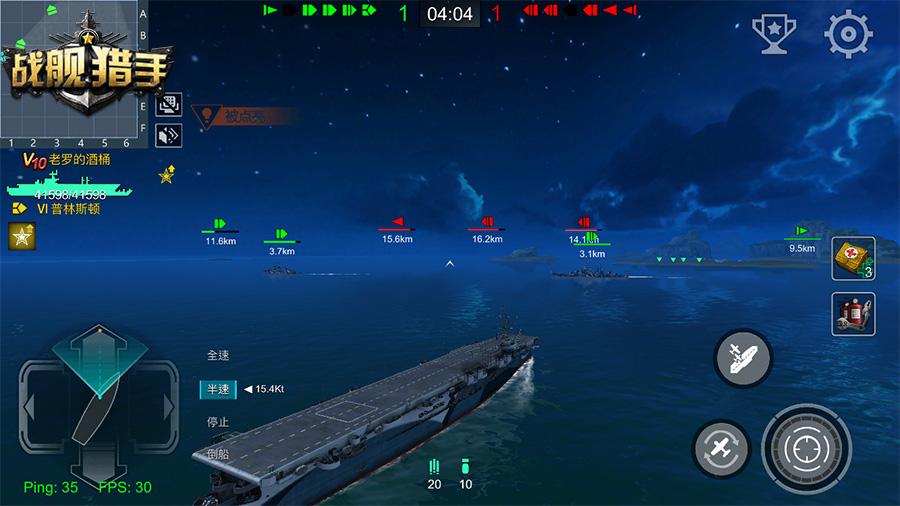Use the medical kit consumable
This screenshot has height=506, width=900.
click(x=853, y=258)
